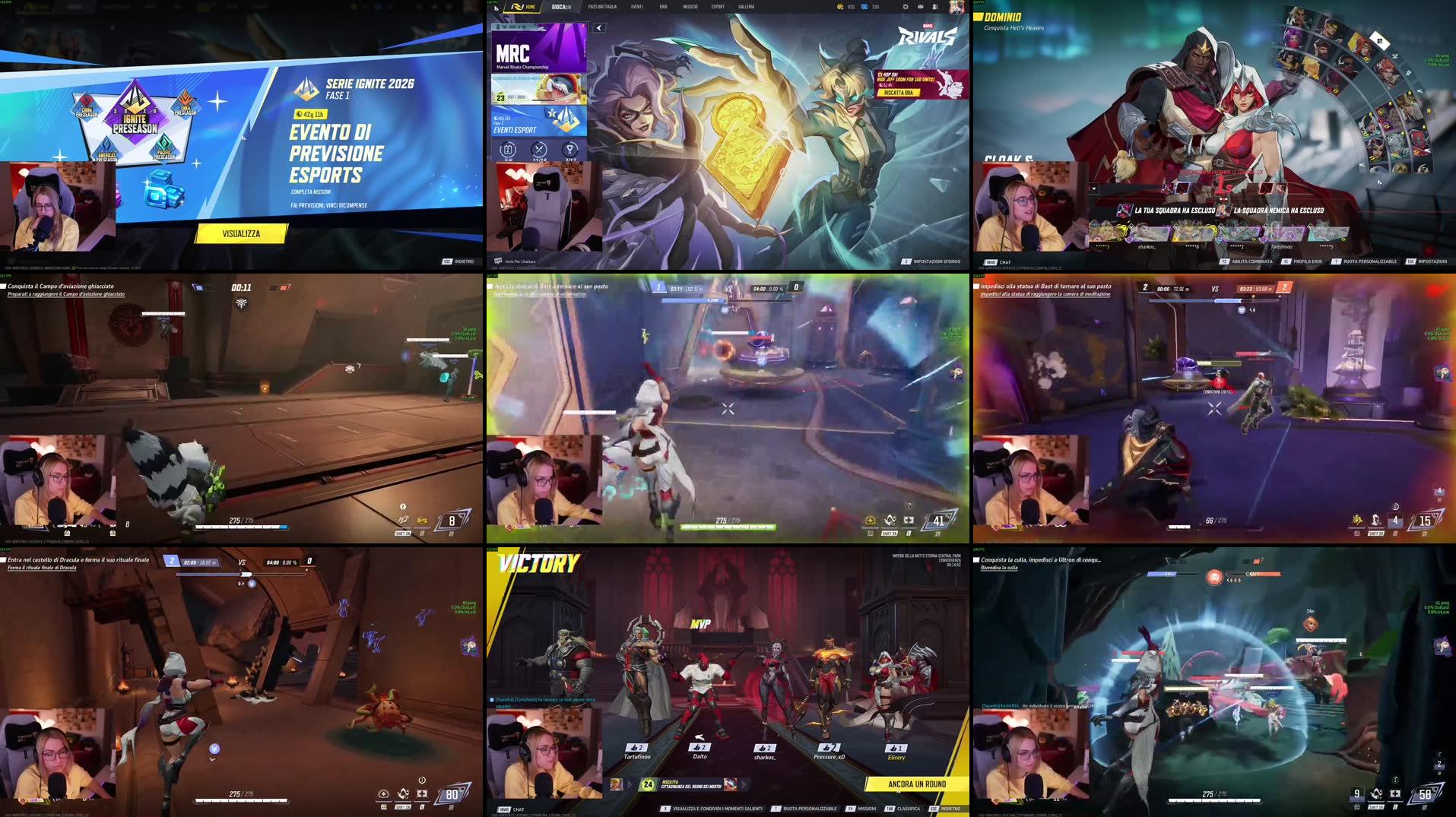Screen dimensions: 1456x817
Task: Select the crossed swords icon on the Eventi Esport card
Action: [x=539, y=150]
